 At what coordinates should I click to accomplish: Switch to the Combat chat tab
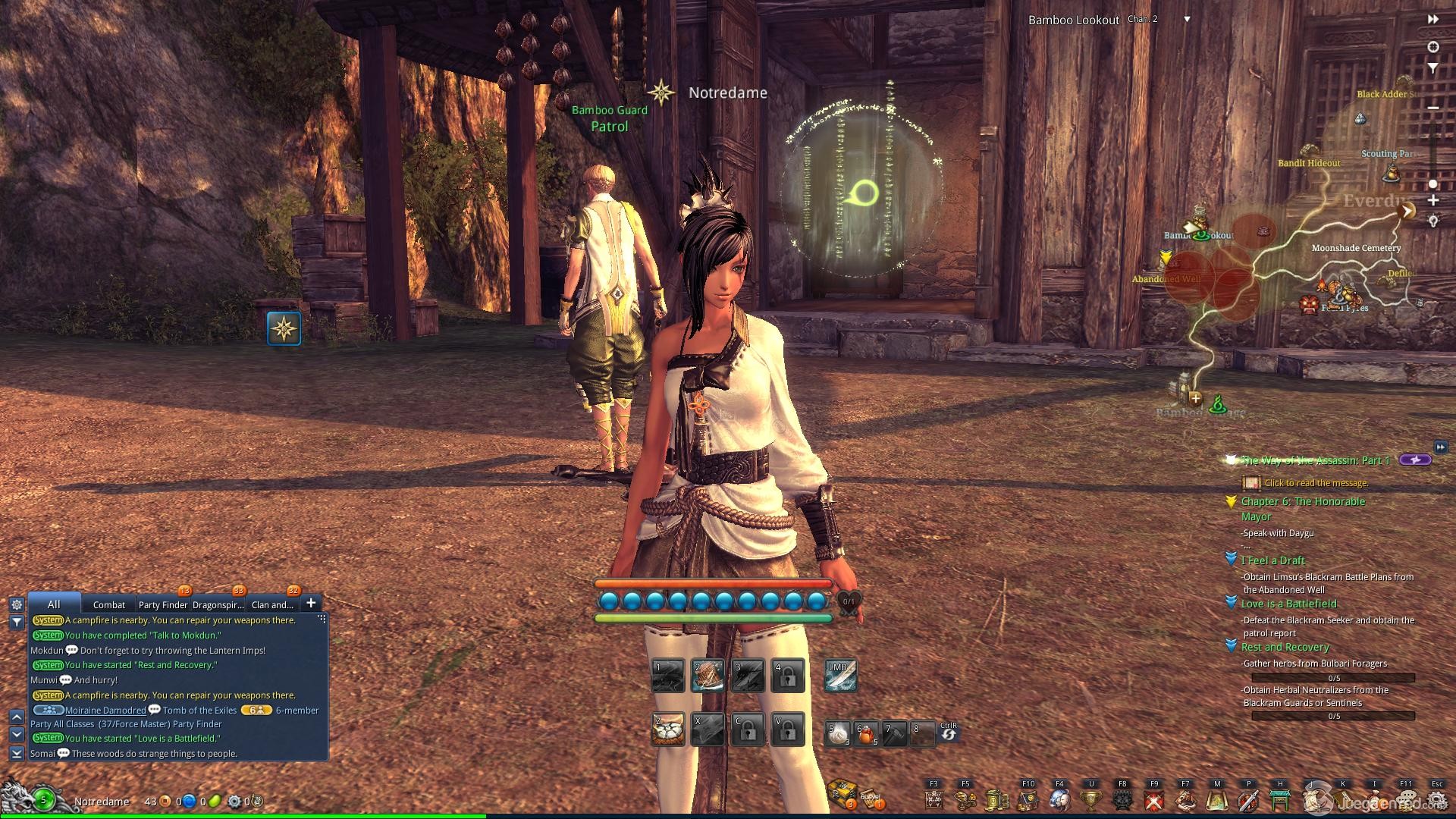pyautogui.click(x=109, y=604)
